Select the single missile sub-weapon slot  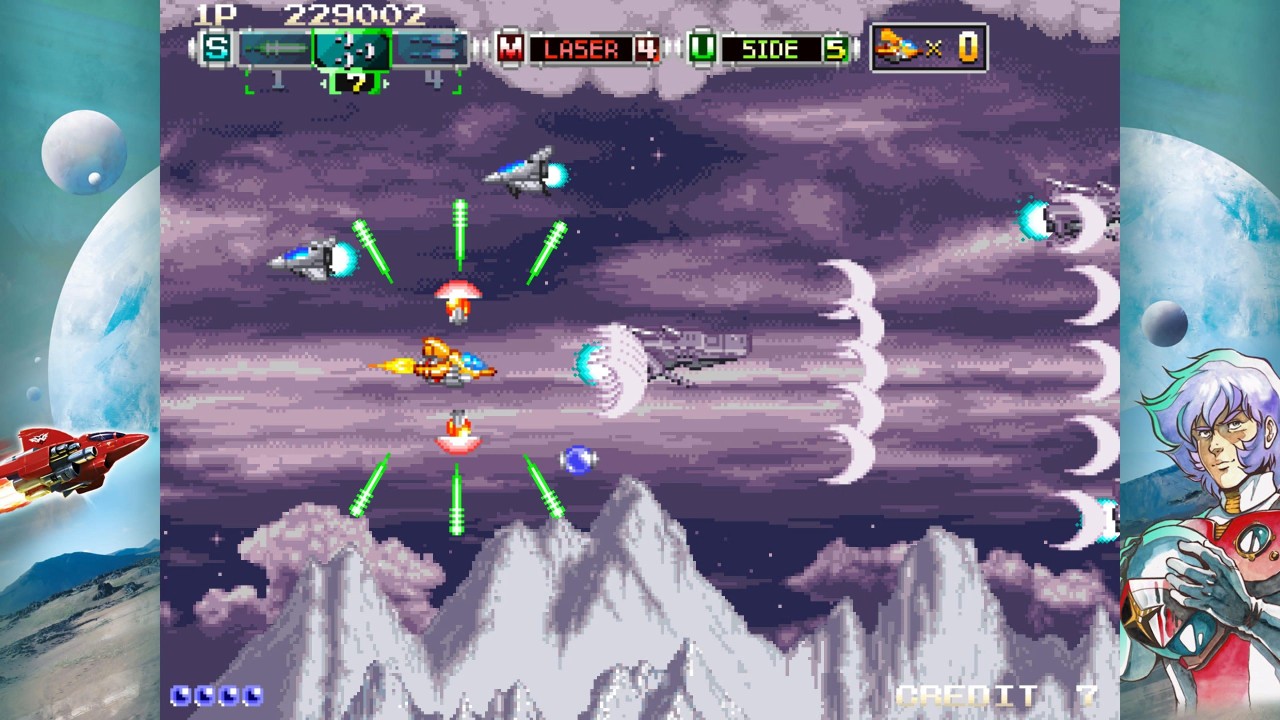click(x=277, y=48)
